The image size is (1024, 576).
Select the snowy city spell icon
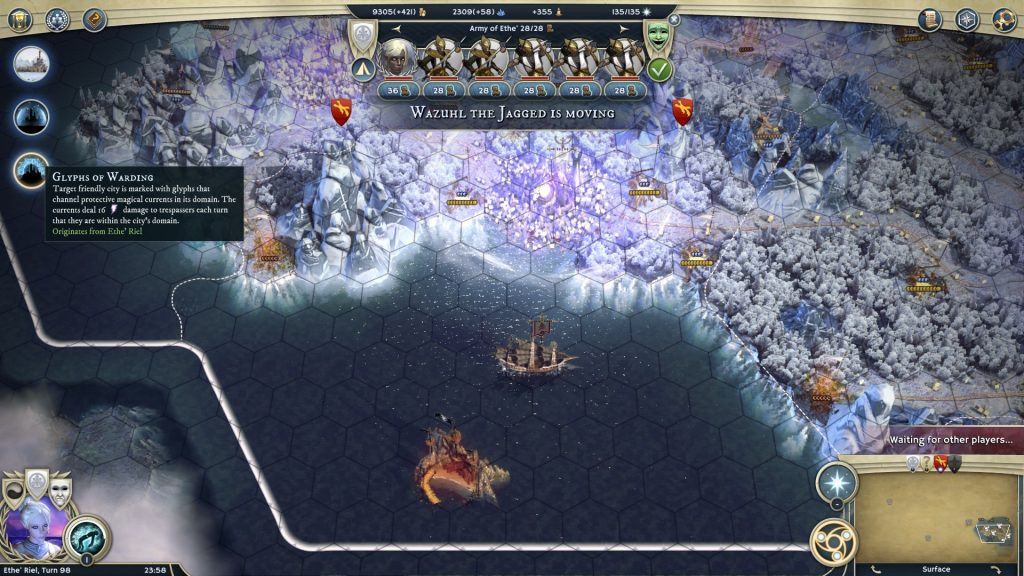click(31, 64)
